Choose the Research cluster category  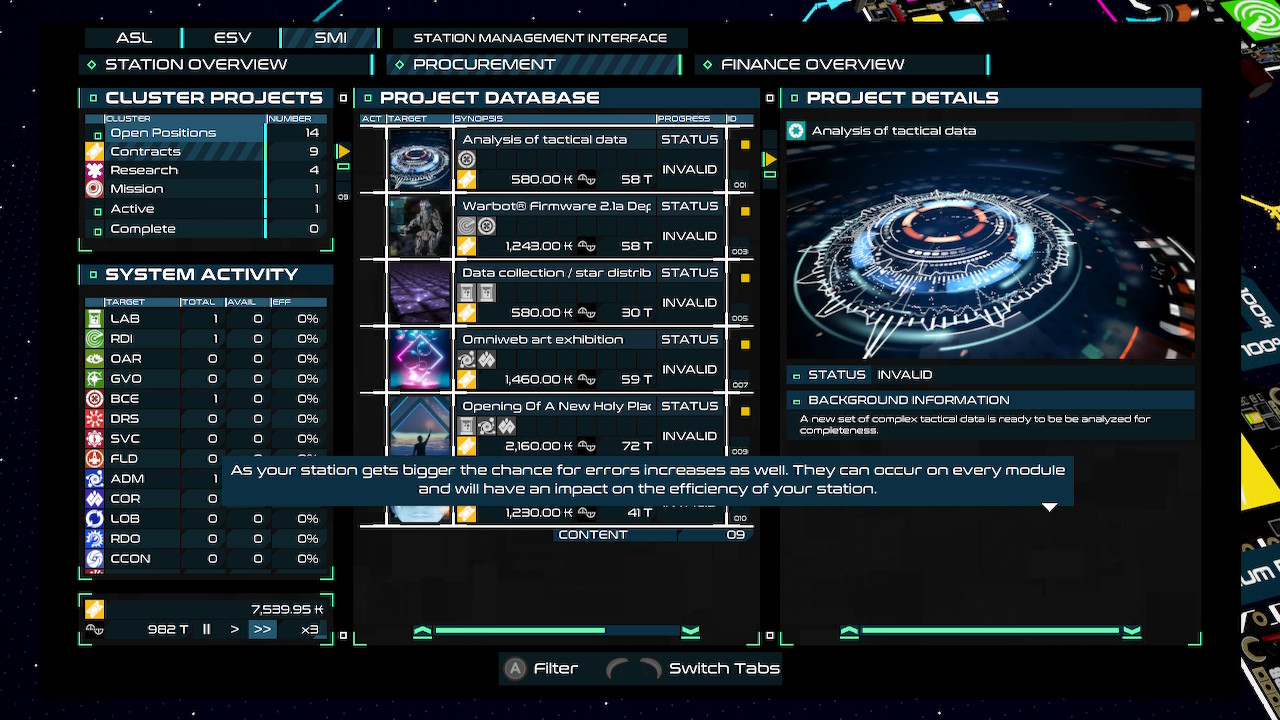144,171
